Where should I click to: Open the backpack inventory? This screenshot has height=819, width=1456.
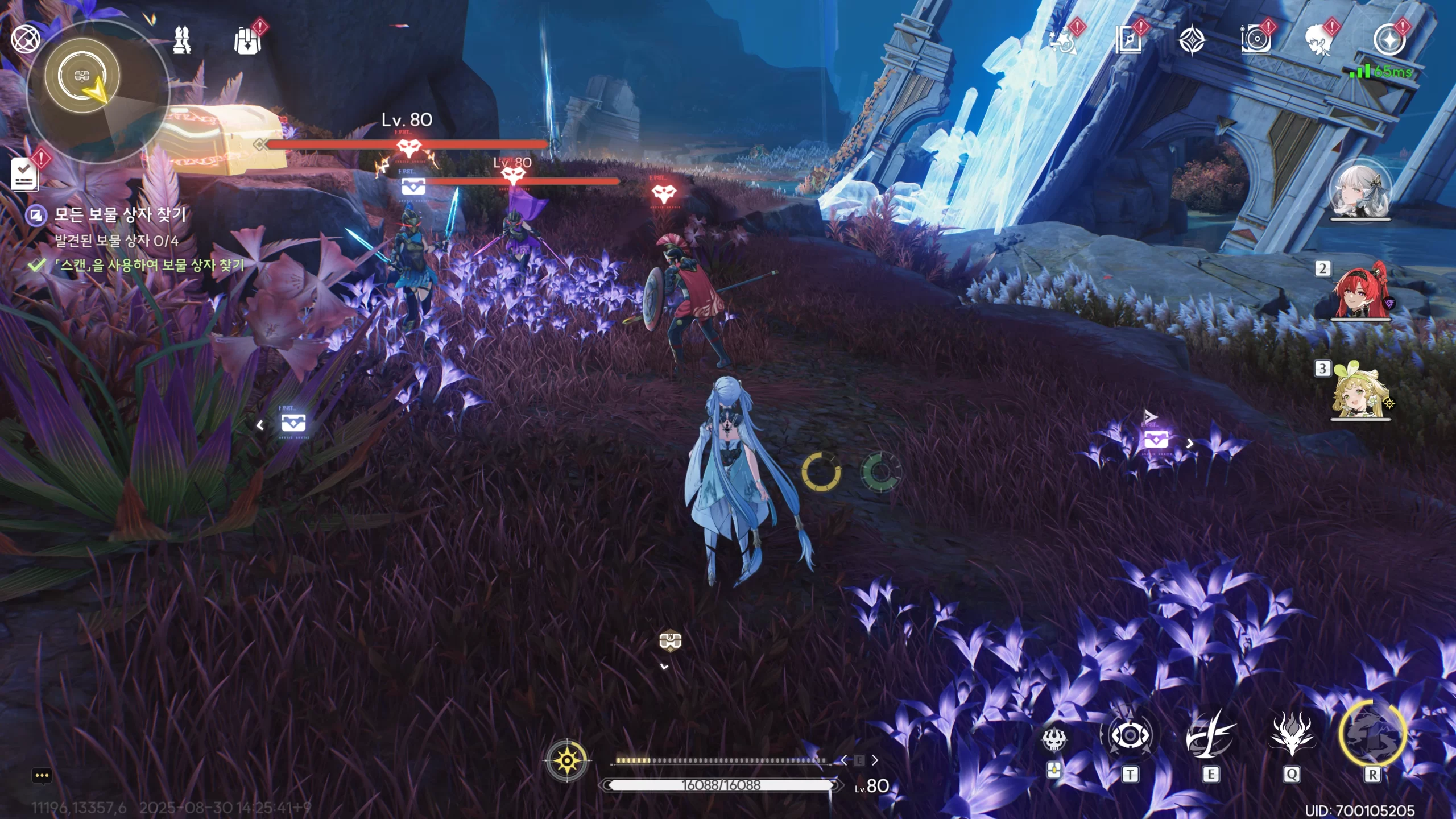247,41
